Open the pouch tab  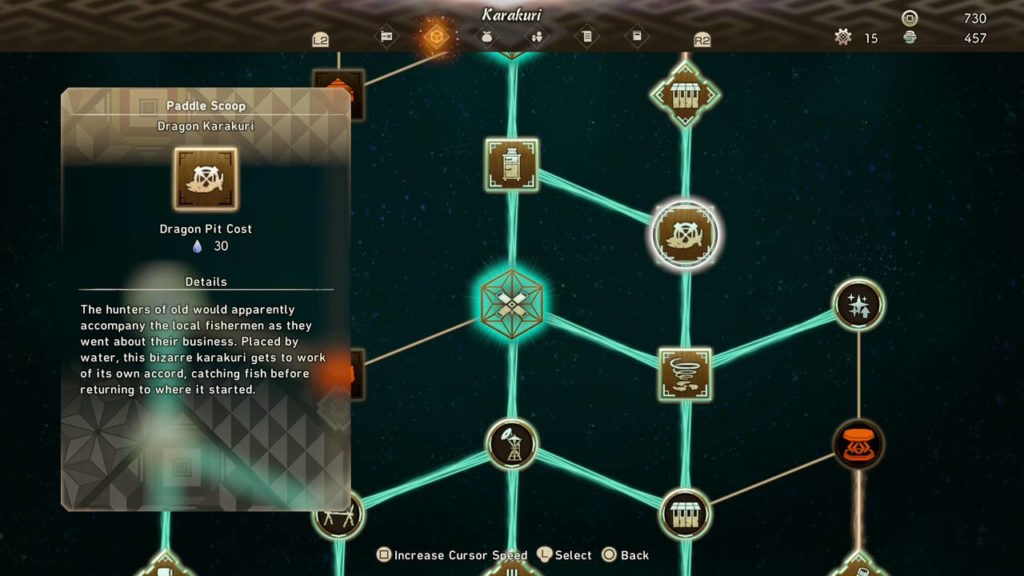tap(487, 38)
